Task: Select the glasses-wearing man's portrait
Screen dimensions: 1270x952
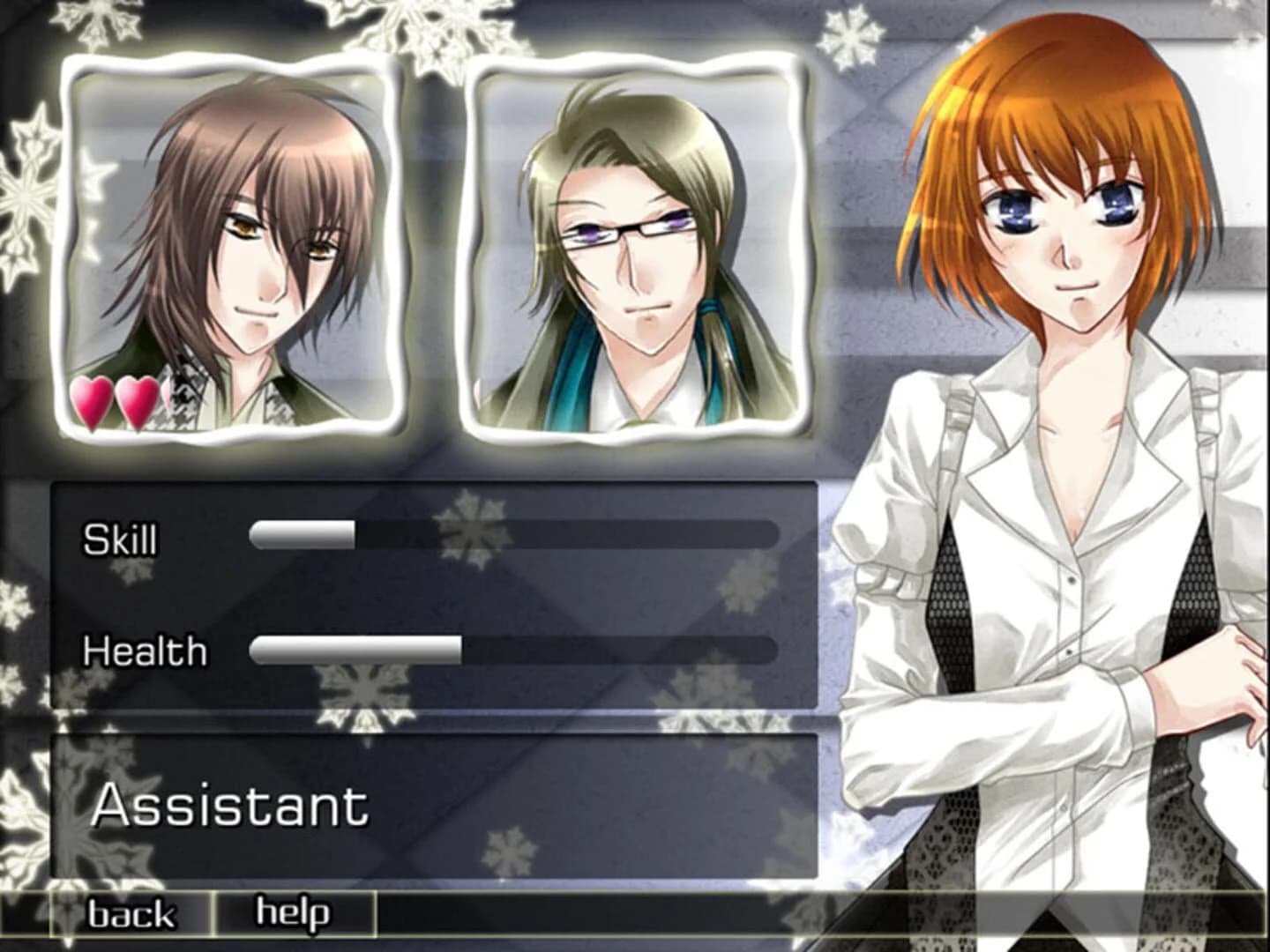Action: click(x=639, y=247)
